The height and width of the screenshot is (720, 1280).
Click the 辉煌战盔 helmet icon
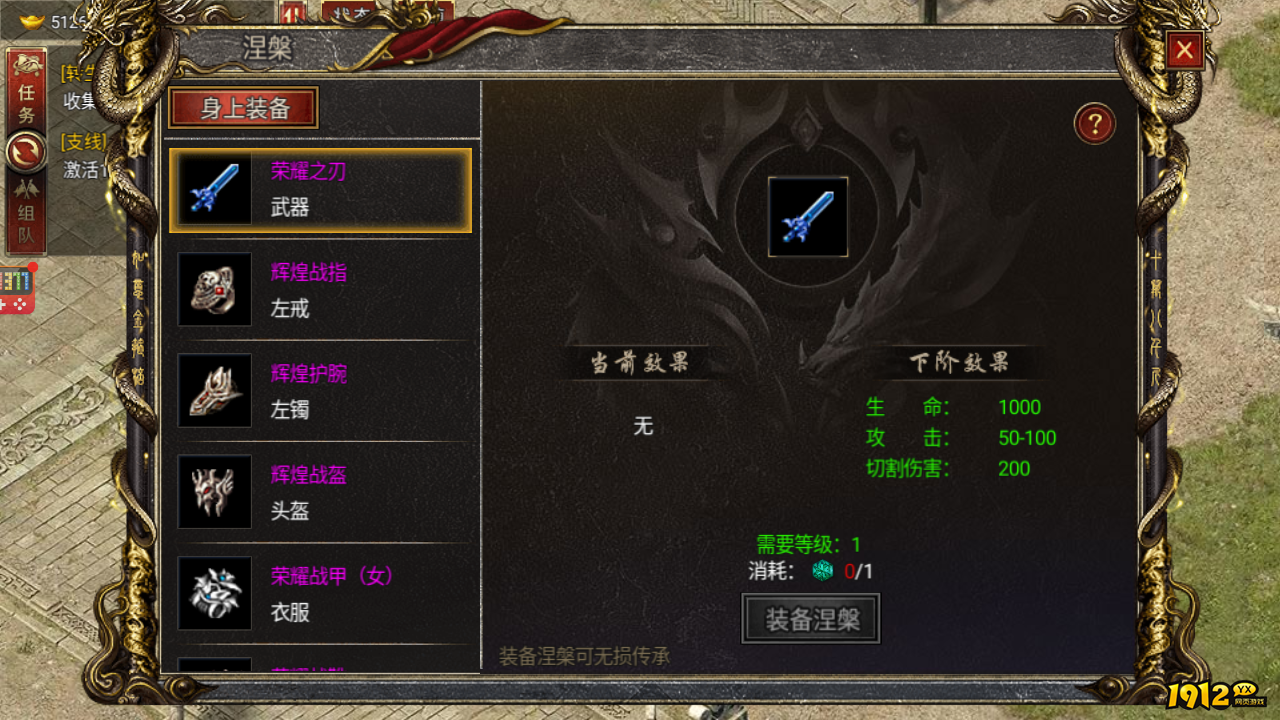pos(214,492)
